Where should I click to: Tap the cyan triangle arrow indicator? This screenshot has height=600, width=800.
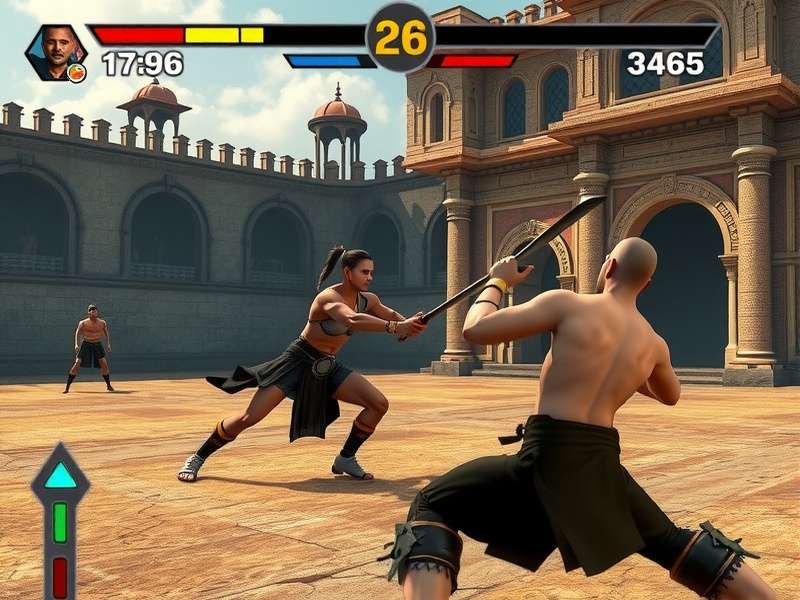[x=61, y=476]
